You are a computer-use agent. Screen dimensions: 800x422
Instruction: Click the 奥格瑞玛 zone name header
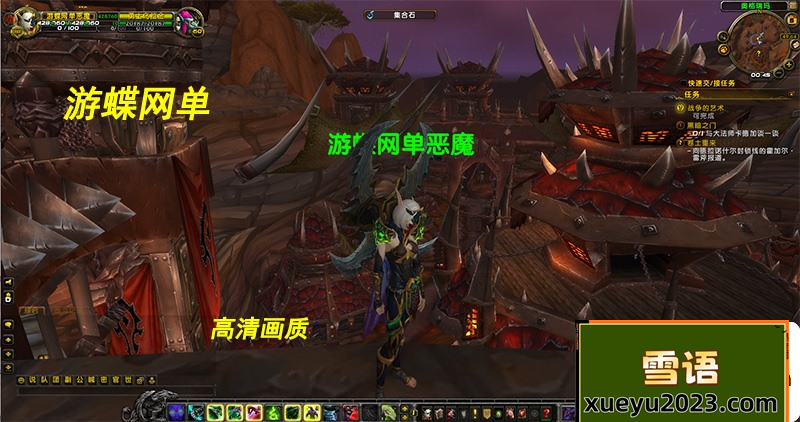754,5
